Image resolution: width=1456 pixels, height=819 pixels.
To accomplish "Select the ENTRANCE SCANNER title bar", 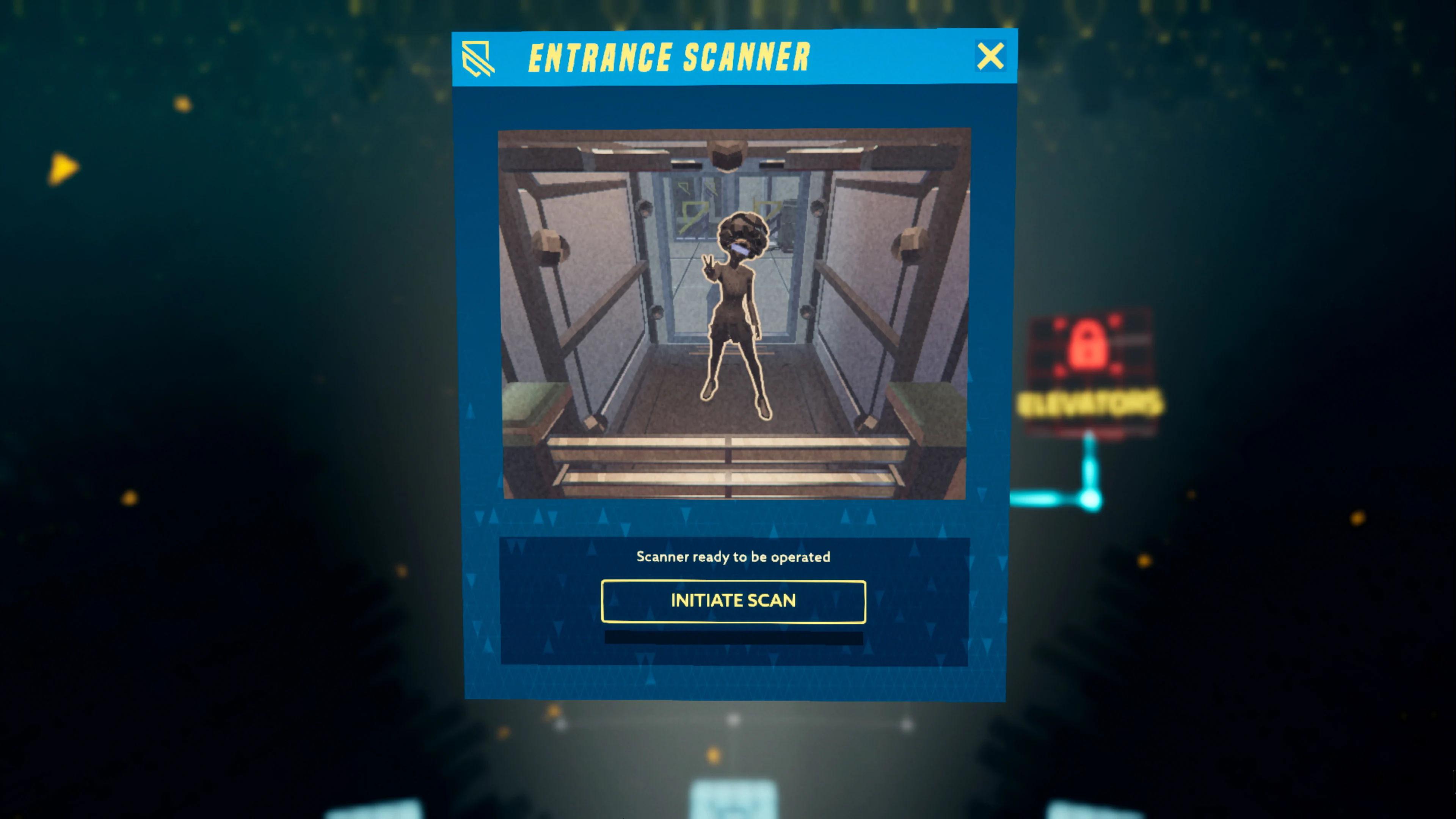I will point(670,56).
